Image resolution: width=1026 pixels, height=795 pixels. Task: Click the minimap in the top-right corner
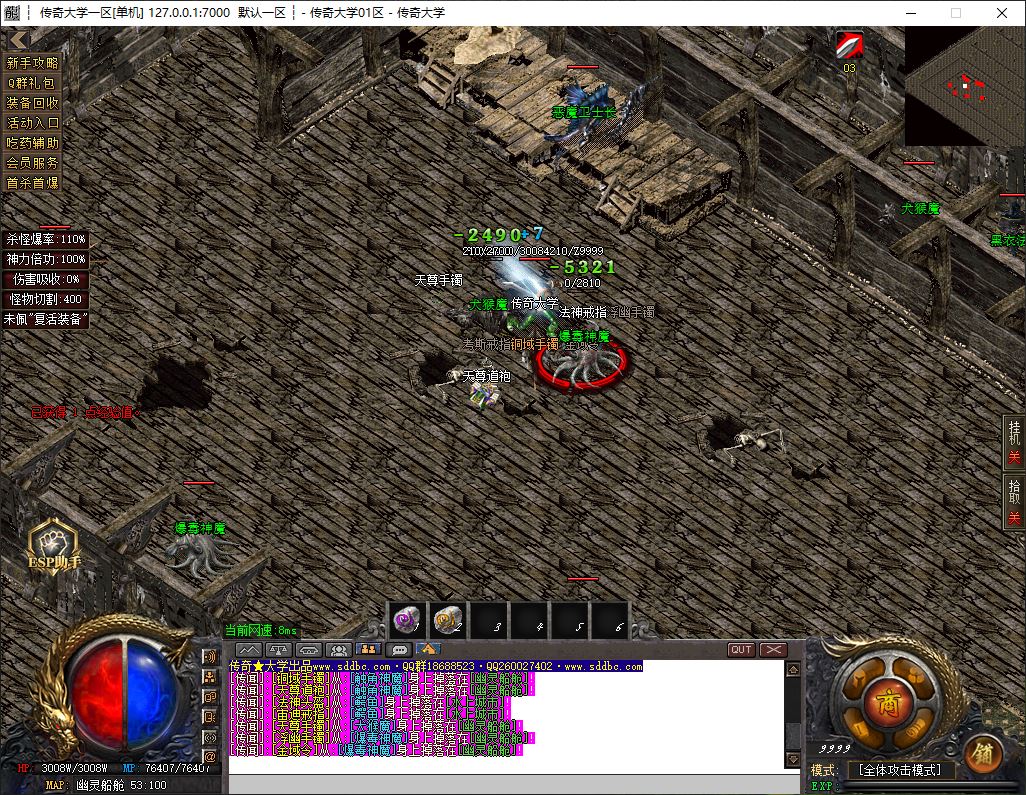pos(964,86)
